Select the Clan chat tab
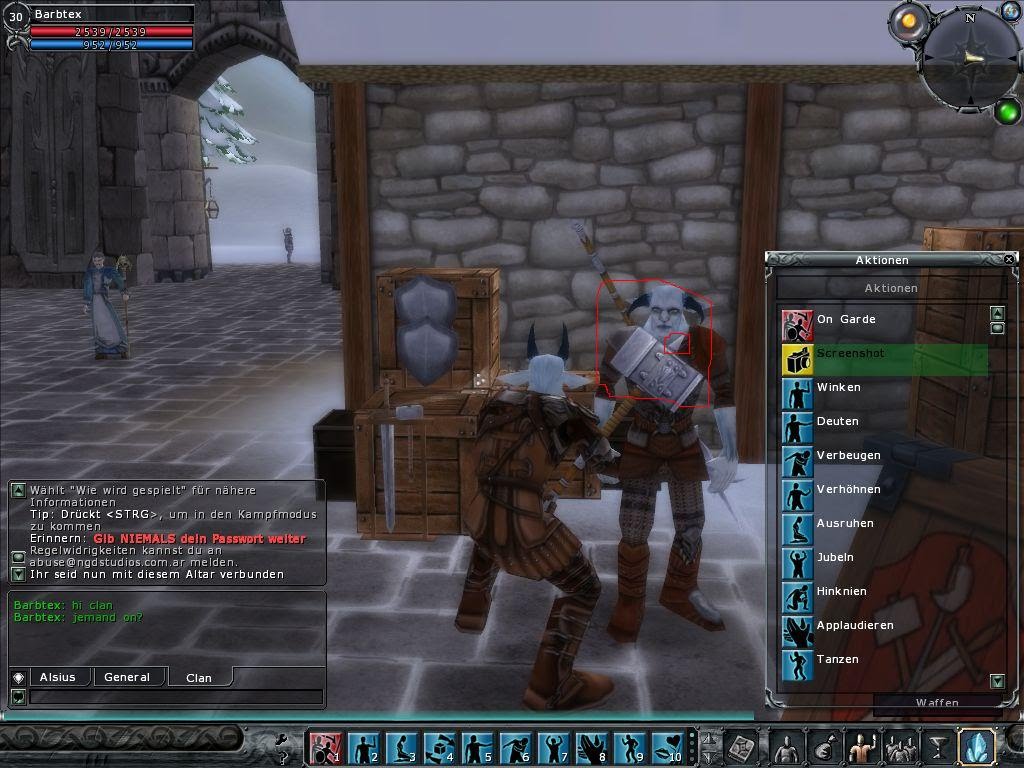The width and height of the screenshot is (1024, 768). tap(199, 677)
